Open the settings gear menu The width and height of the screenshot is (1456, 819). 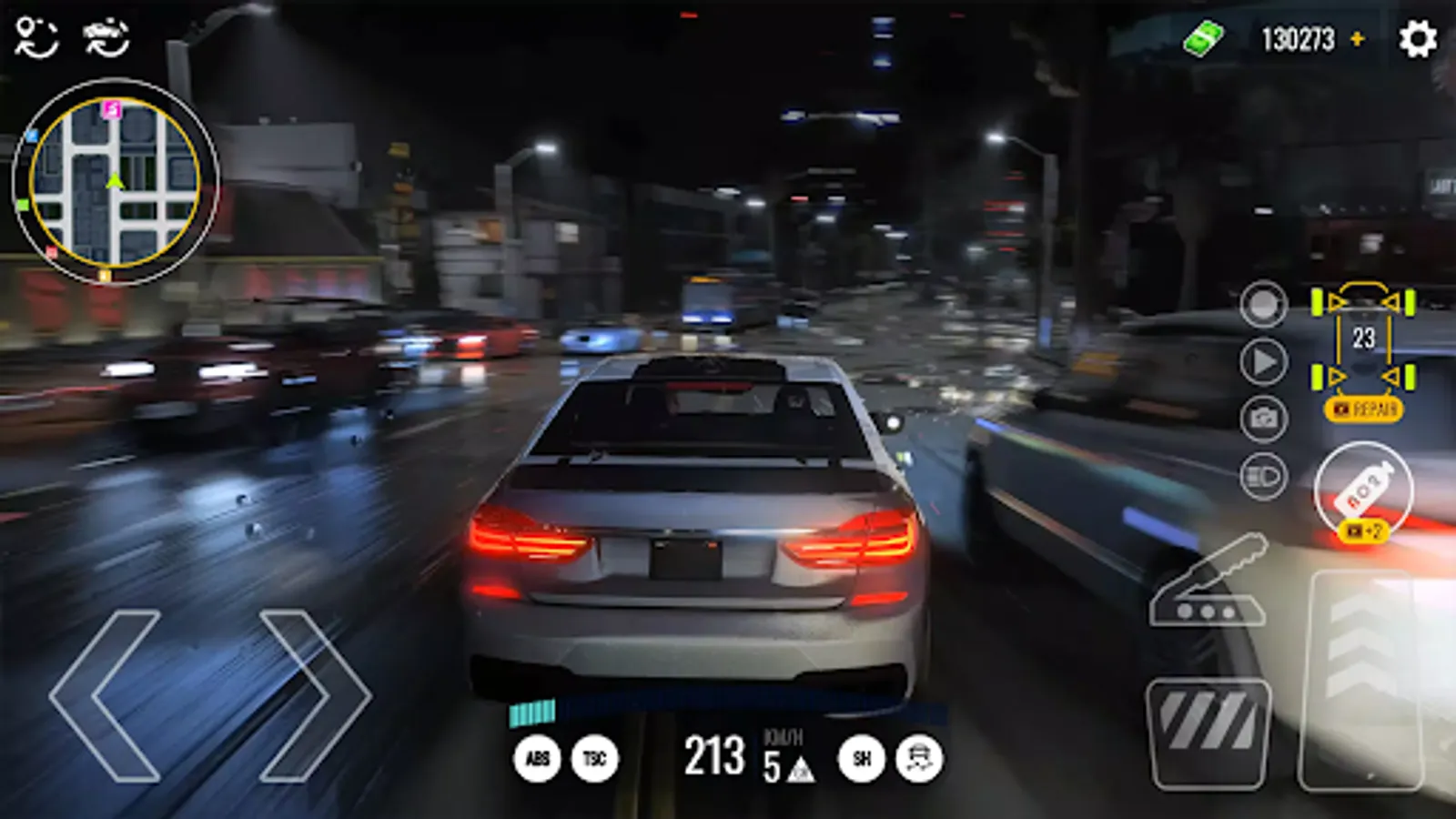[1417, 38]
